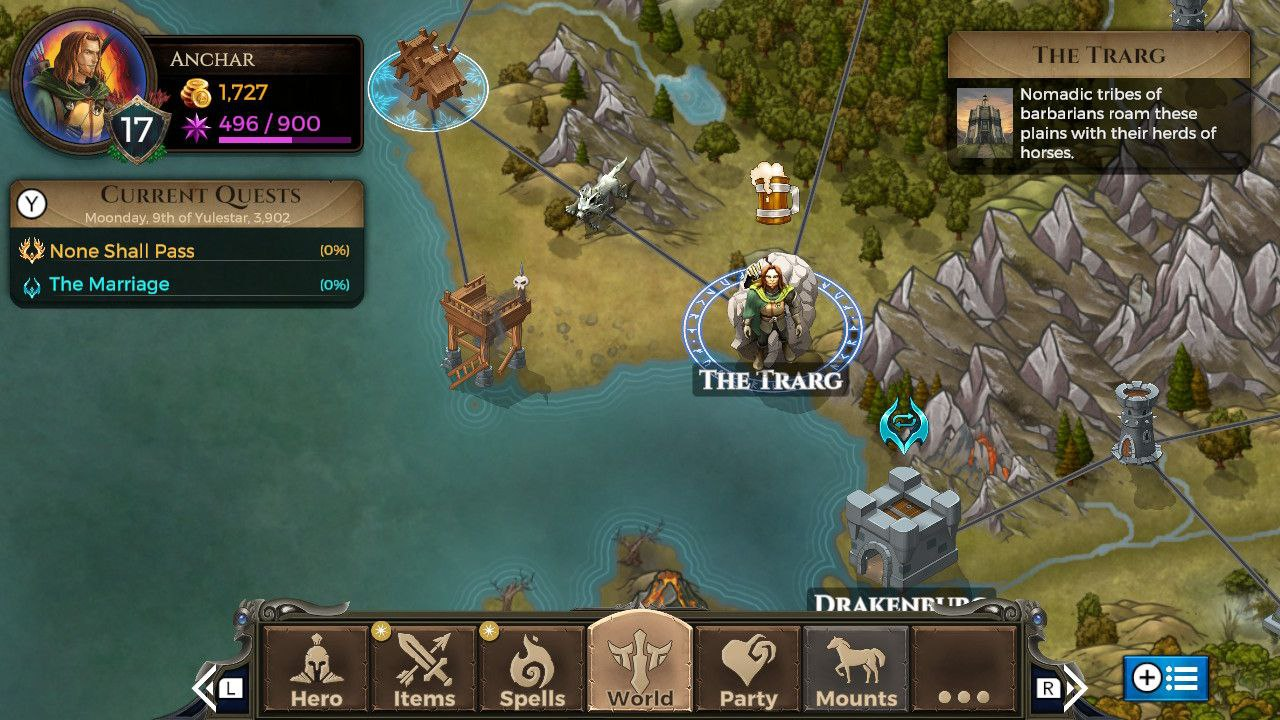Select The Marriage quest entry

pos(109,284)
